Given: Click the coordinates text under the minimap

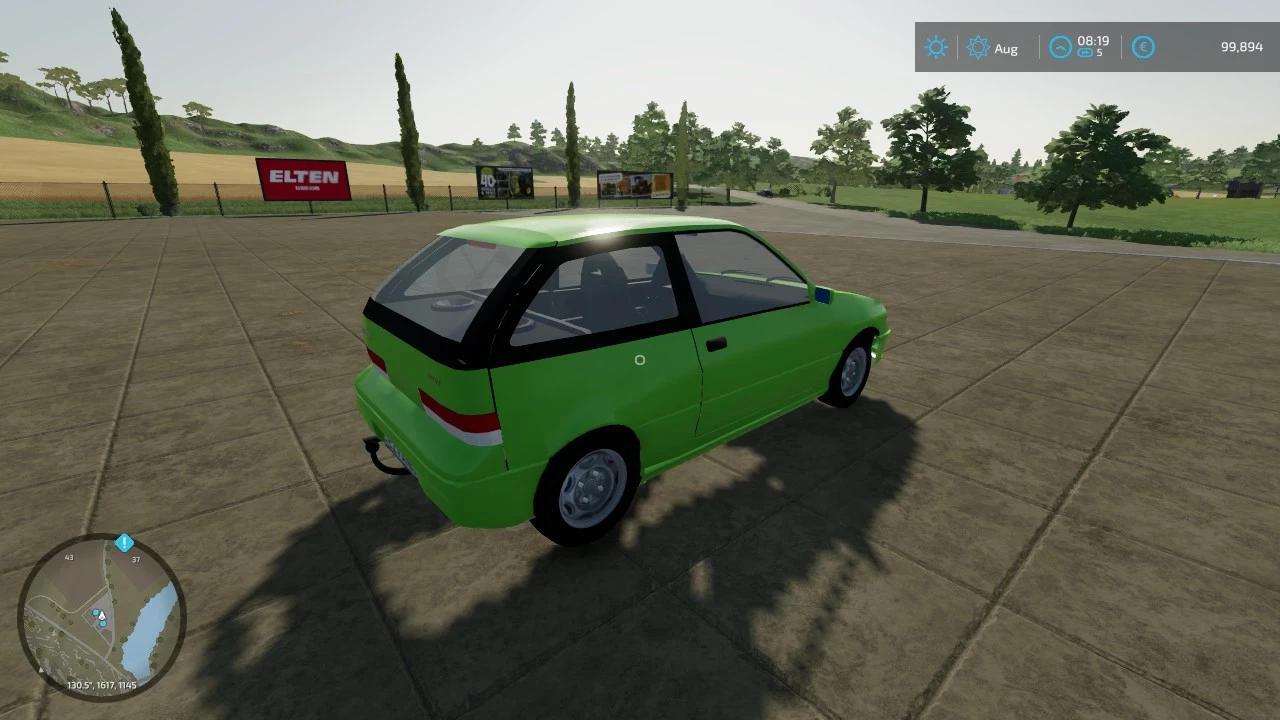Looking at the screenshot, I should 102,684.
